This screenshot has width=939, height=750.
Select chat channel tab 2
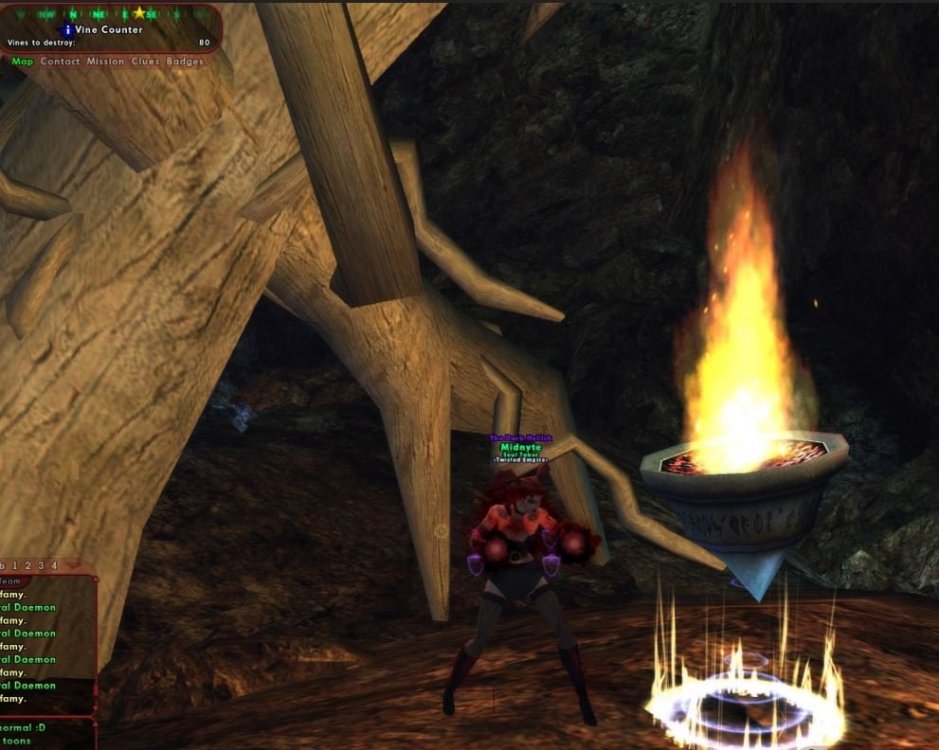point(30,566)
